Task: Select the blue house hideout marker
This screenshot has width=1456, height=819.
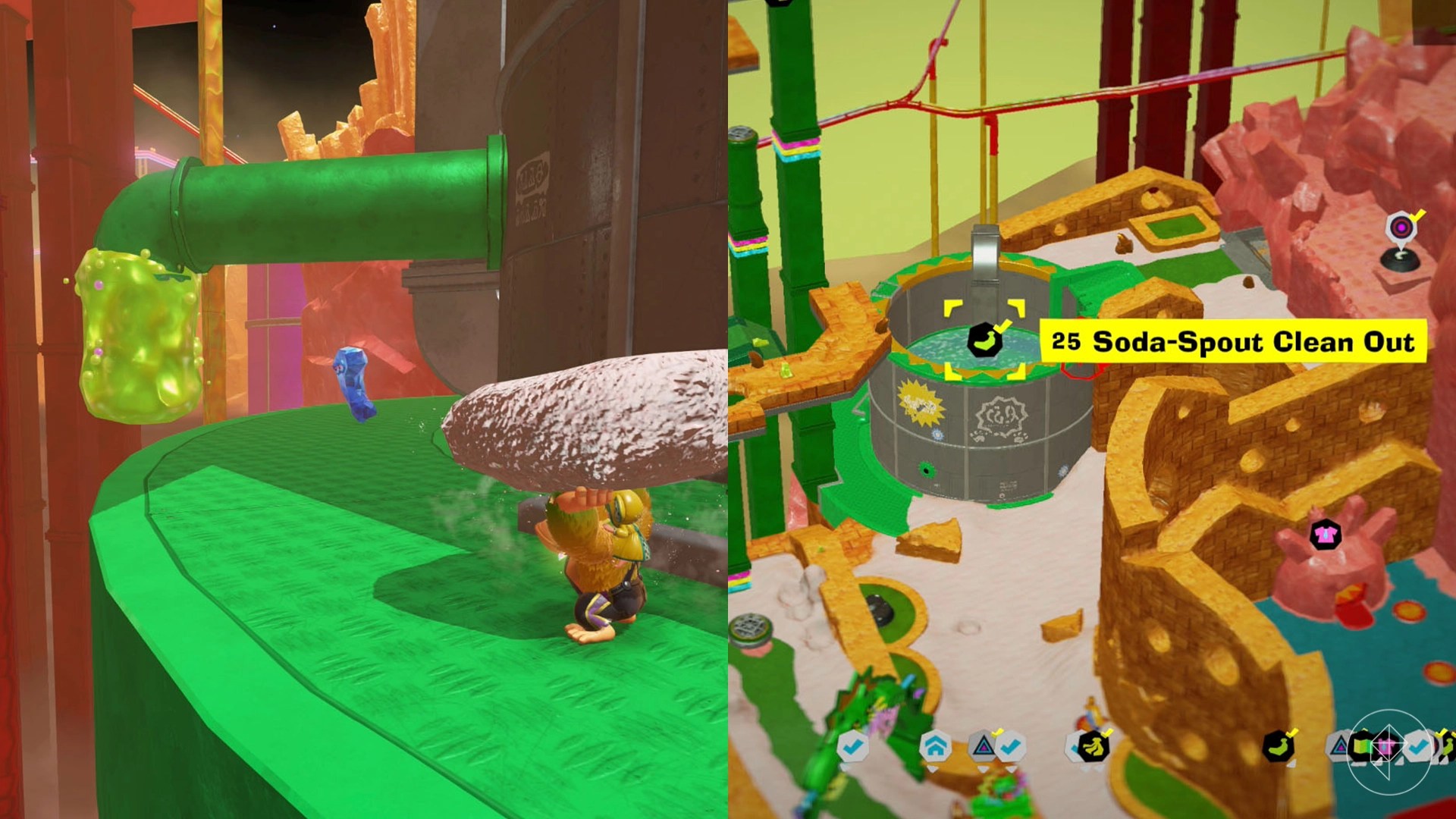Action: (935, 746)
